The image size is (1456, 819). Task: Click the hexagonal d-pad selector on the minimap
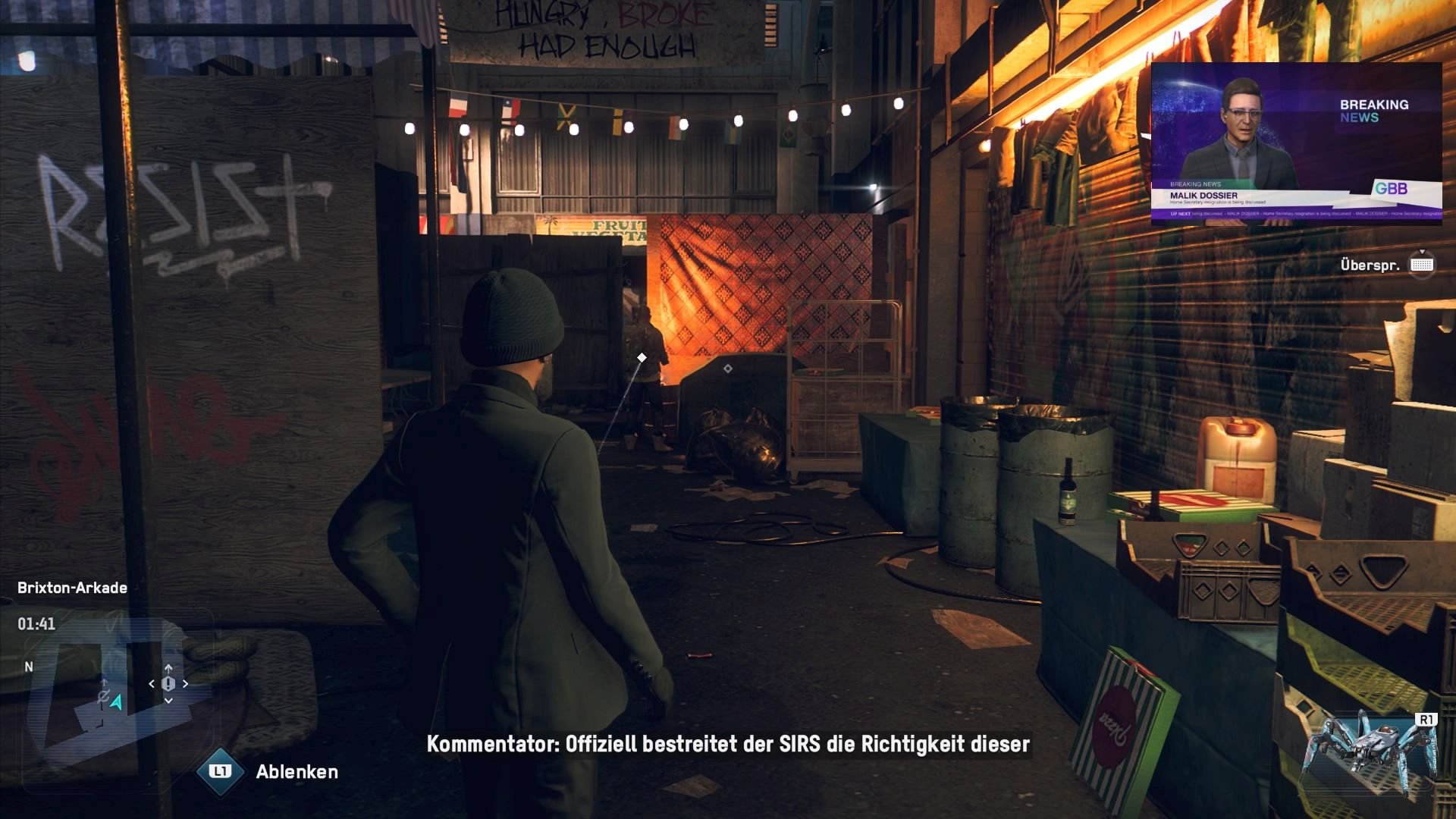click(x=168, y=684)
